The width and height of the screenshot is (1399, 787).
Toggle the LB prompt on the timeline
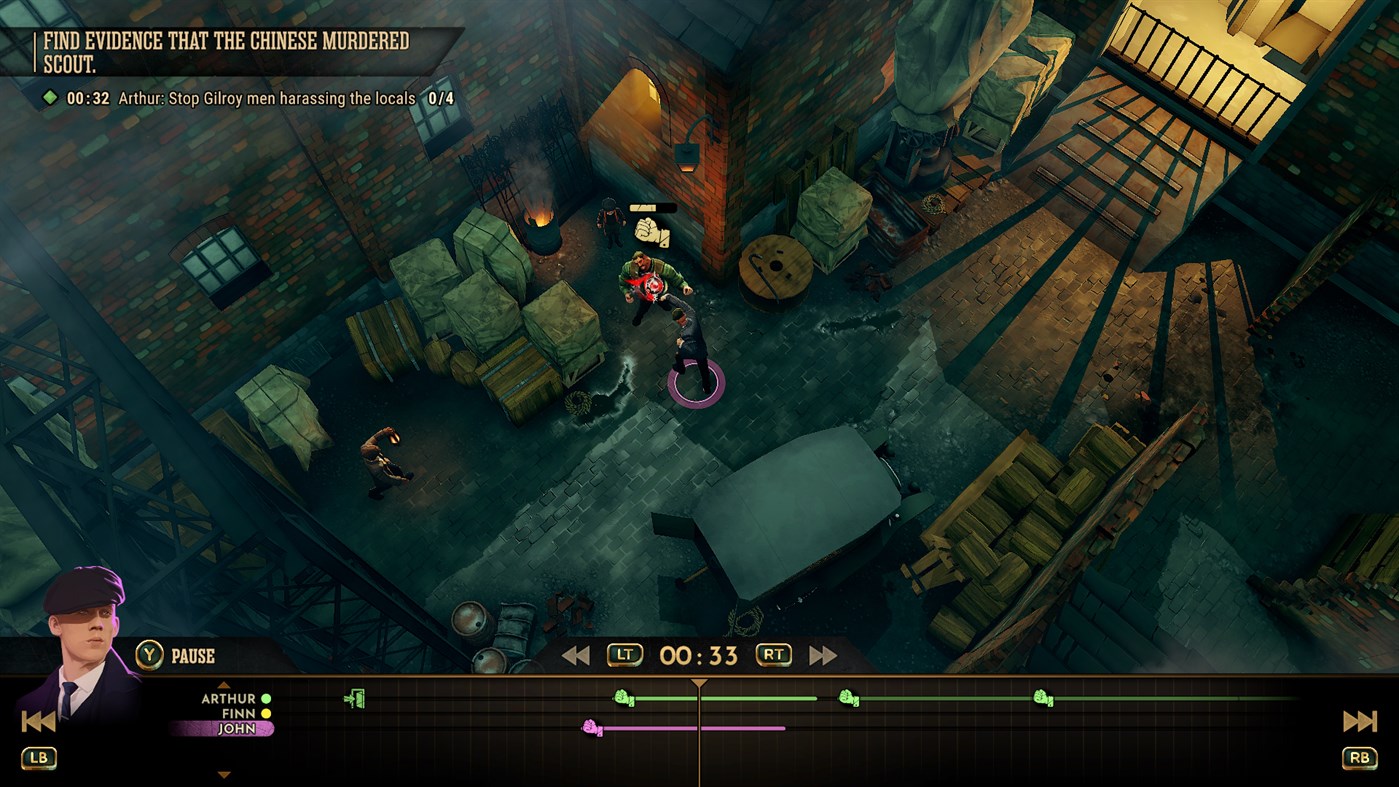click(x=37, y=758)
